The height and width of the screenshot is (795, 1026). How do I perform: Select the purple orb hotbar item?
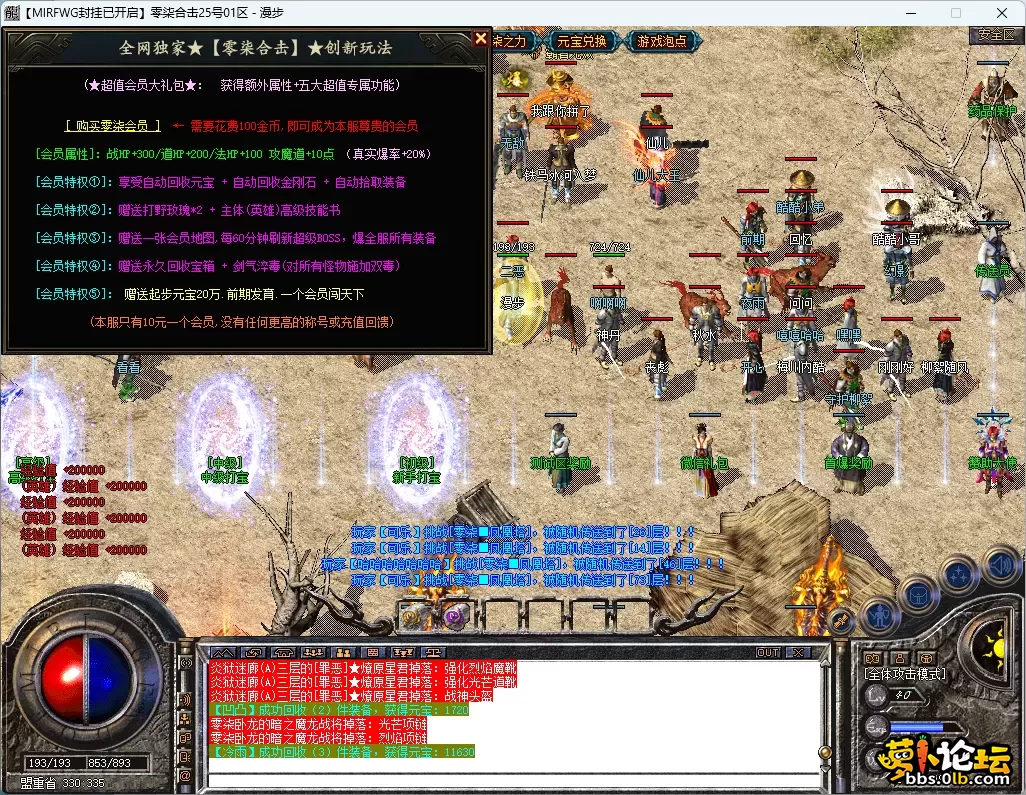click(457, 616)
